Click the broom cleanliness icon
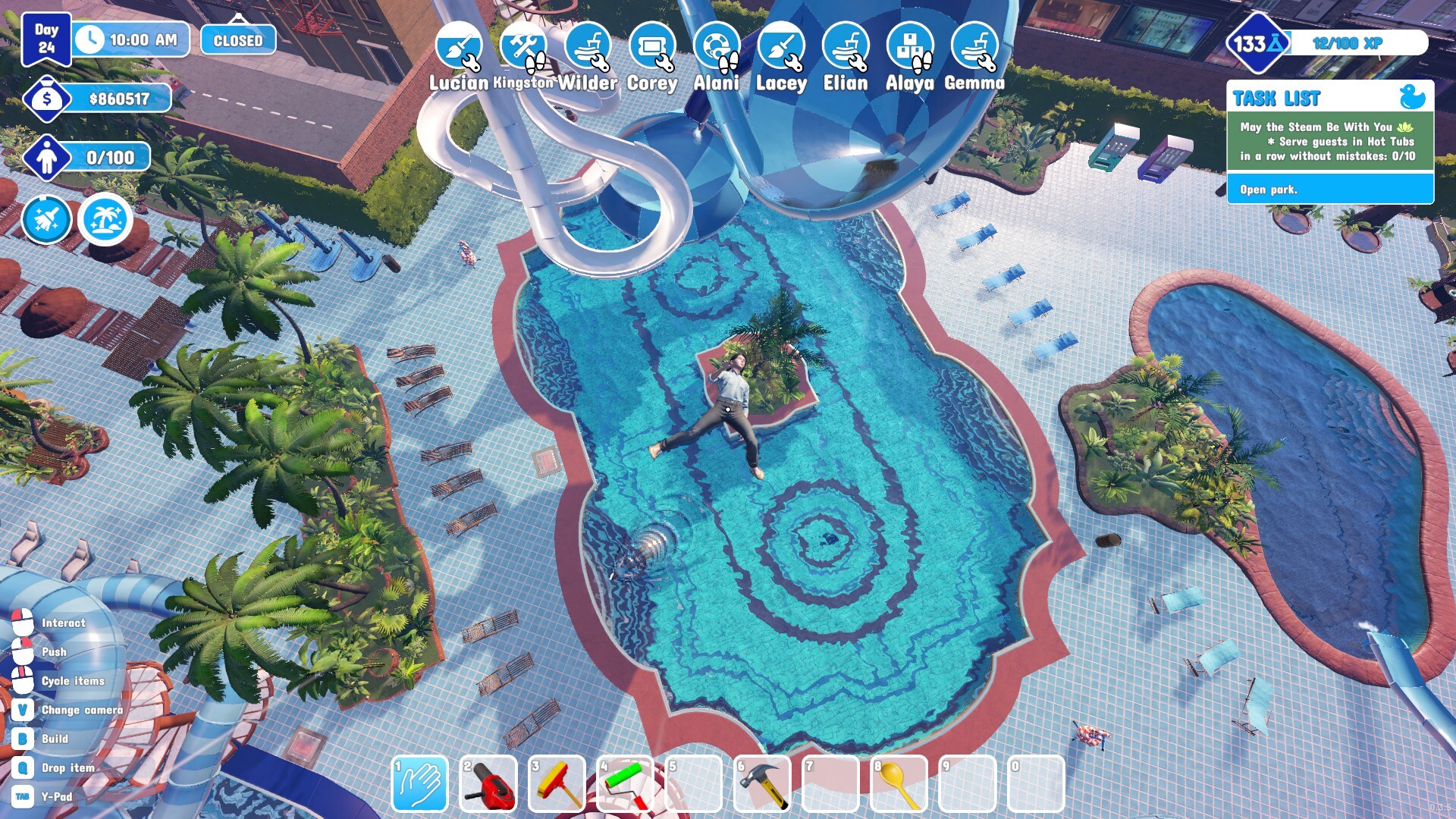Image resolution: width=1456 pixels, height=819 pixels. click(x=47, y=221)
